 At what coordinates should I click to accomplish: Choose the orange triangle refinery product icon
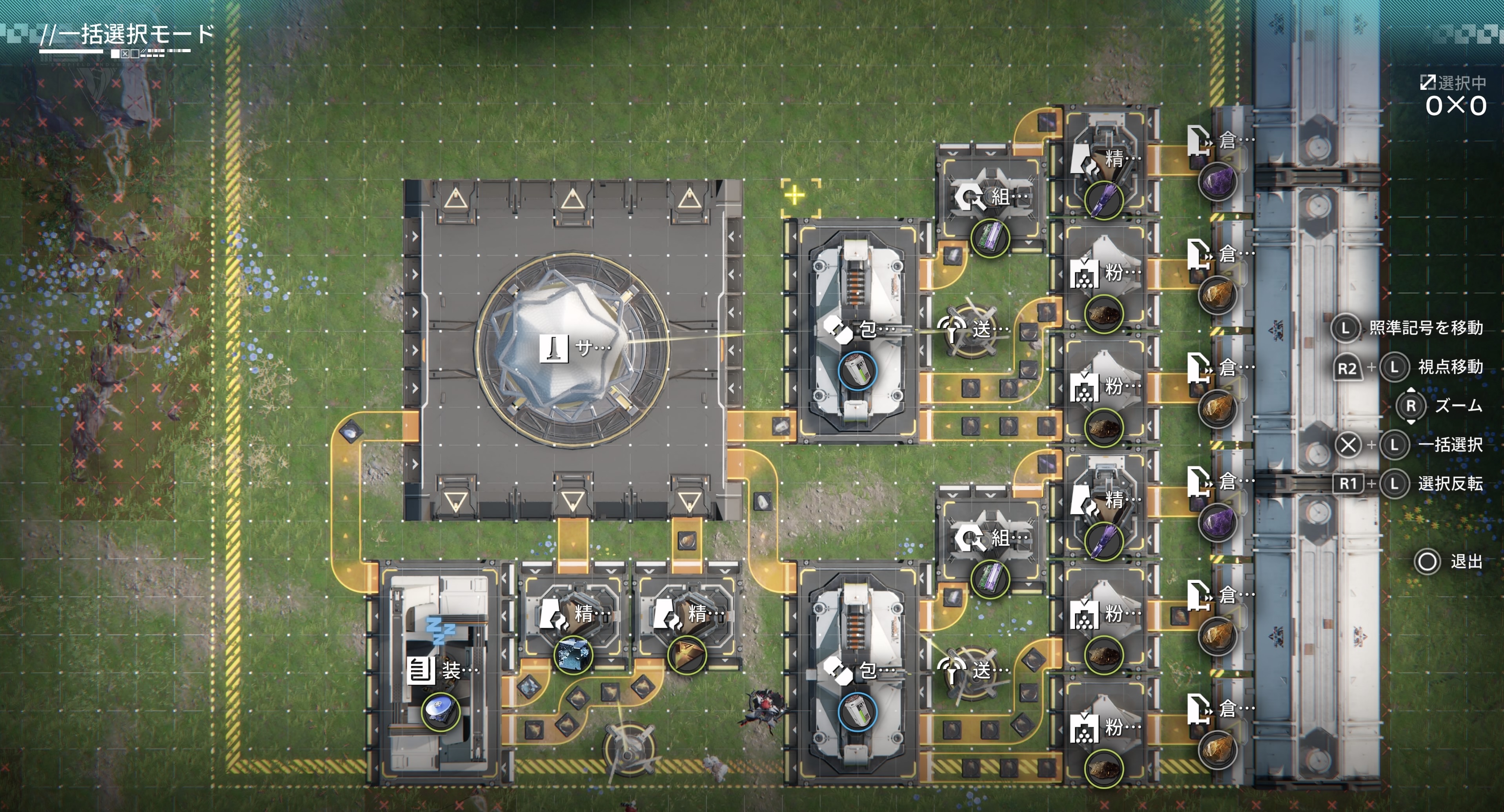click(x=686, y=654)
